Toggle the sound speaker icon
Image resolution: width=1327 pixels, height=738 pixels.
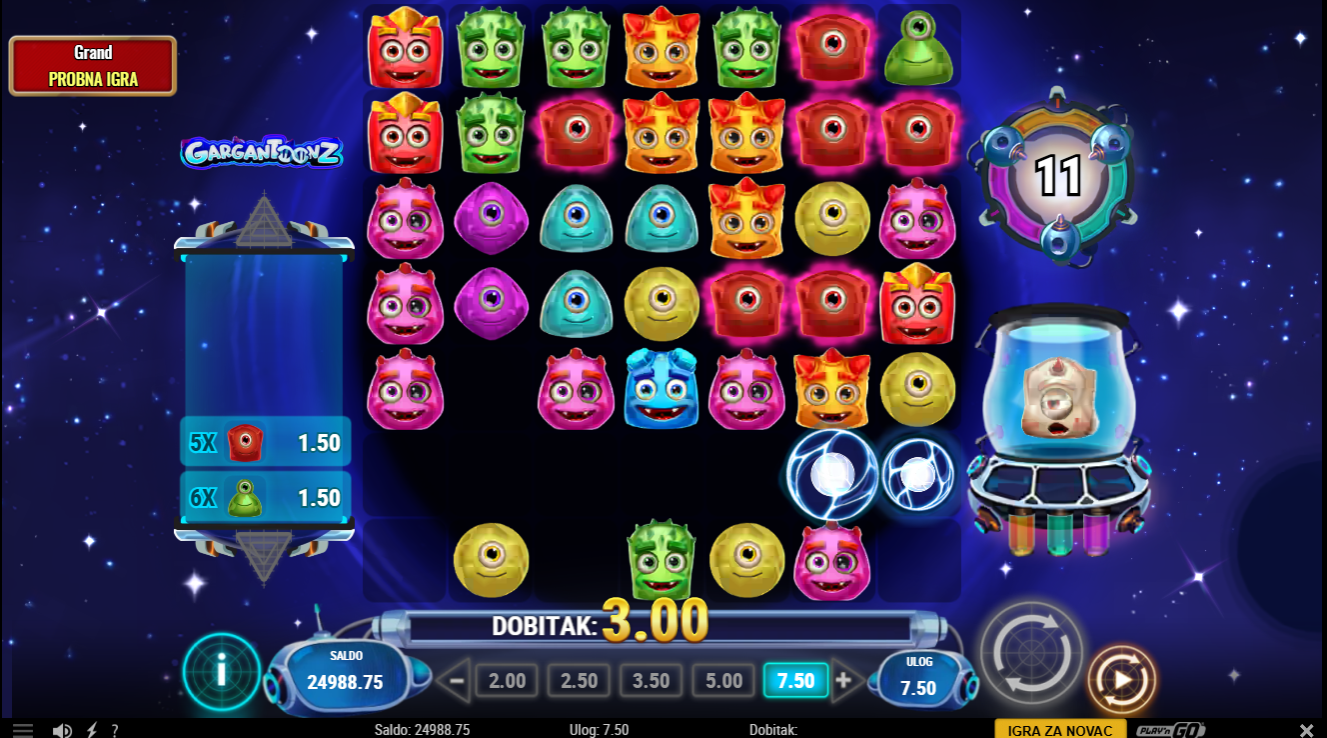[62, 730]
